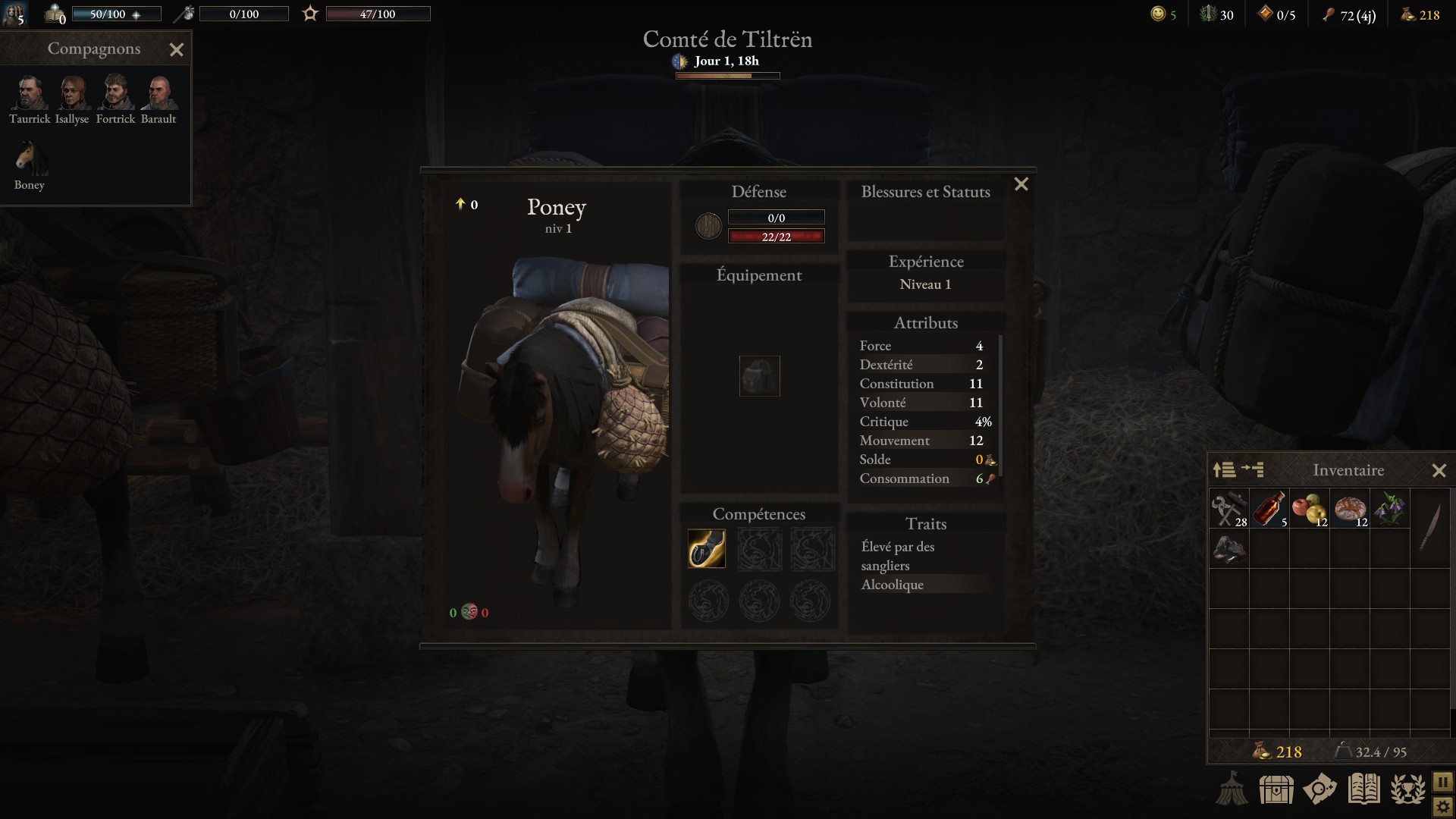Sort the inventory items
1456x819 pixels.
pyautogui.click(x=1224, y=470)
